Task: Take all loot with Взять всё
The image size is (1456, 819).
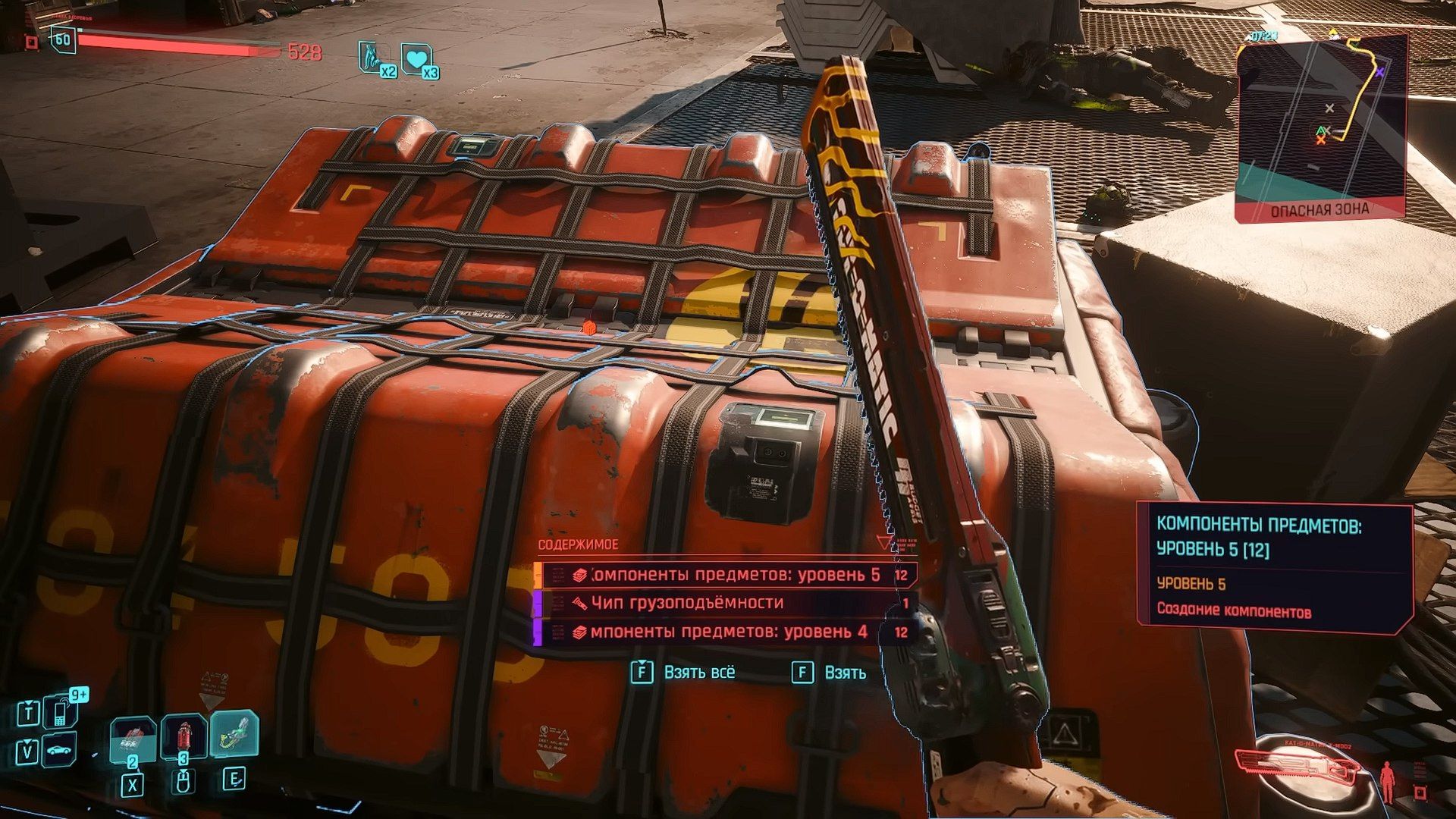Action: tap(683, 673)
